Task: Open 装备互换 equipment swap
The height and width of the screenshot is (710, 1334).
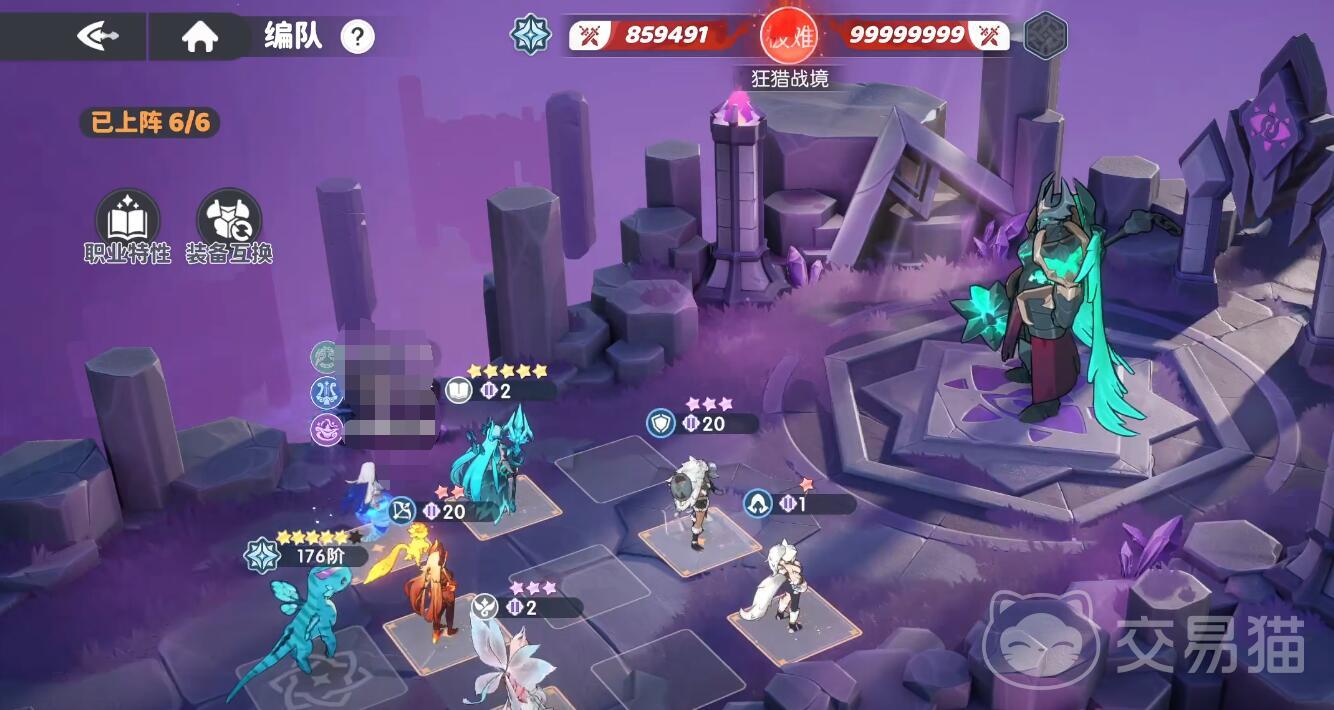Action: (x=229, y=218)
